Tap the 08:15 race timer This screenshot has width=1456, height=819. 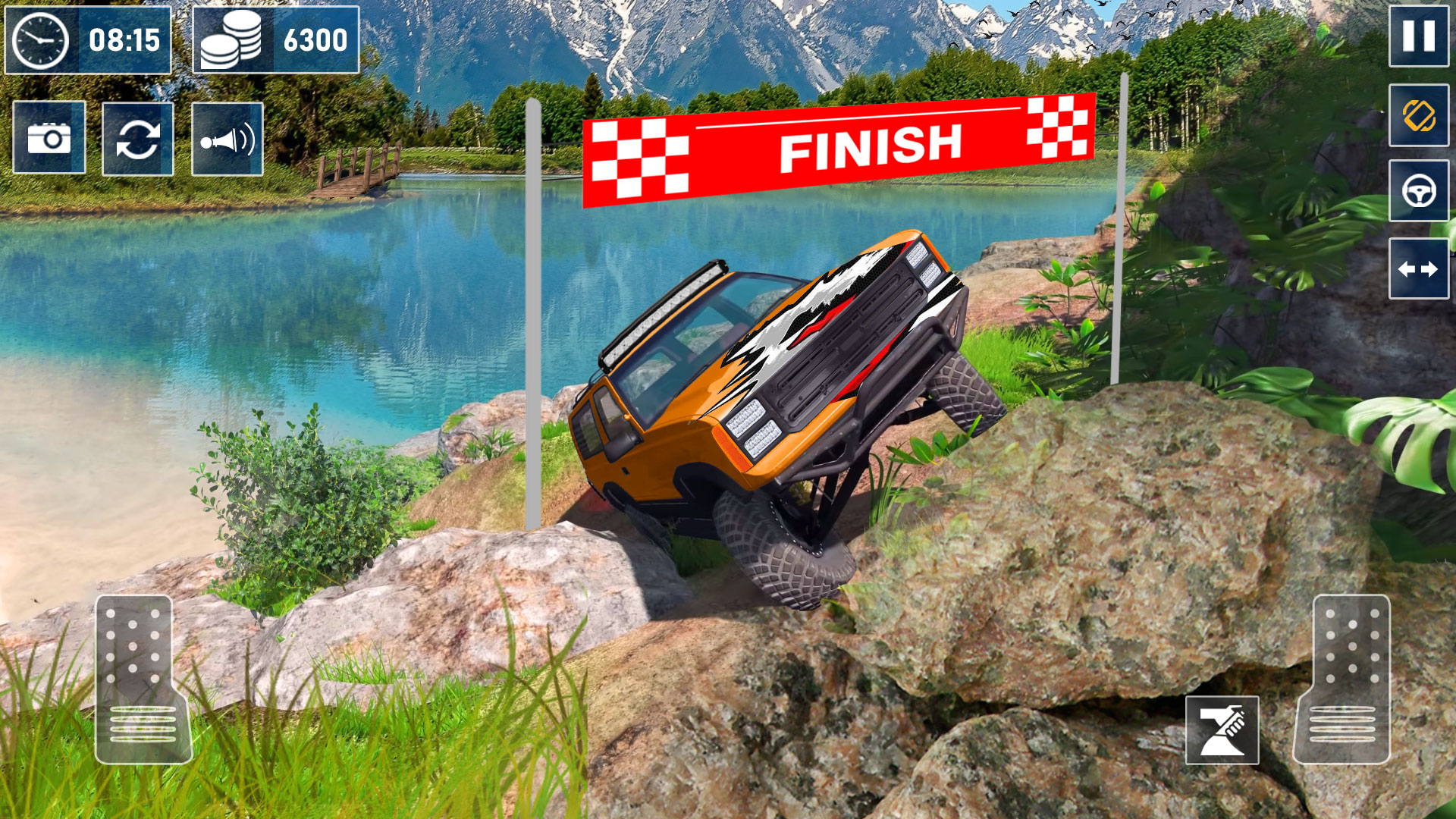125,39
